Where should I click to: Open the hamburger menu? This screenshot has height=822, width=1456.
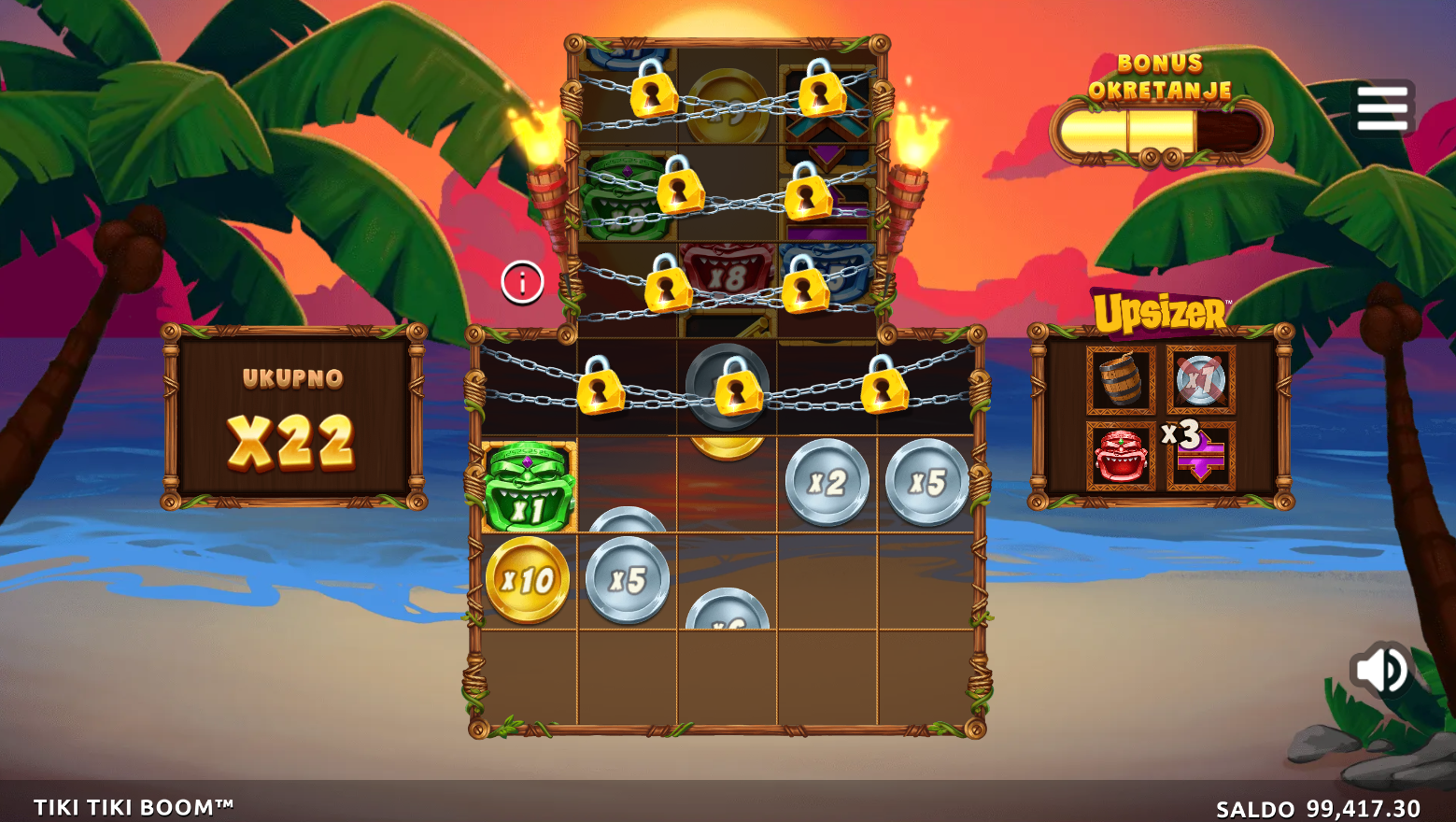(1383, 106)
